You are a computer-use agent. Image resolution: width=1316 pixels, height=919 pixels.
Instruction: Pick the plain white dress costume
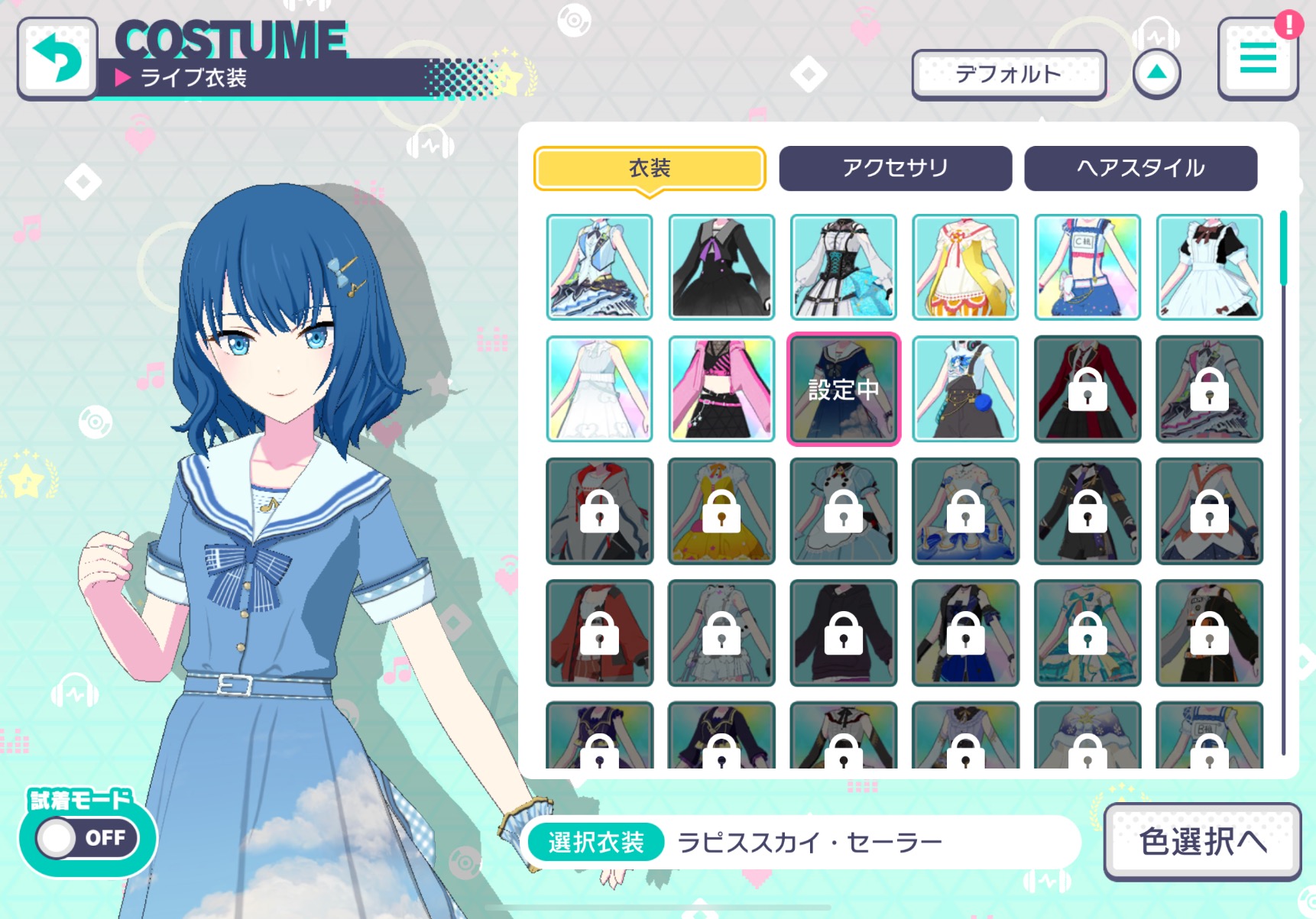[600, 389]
